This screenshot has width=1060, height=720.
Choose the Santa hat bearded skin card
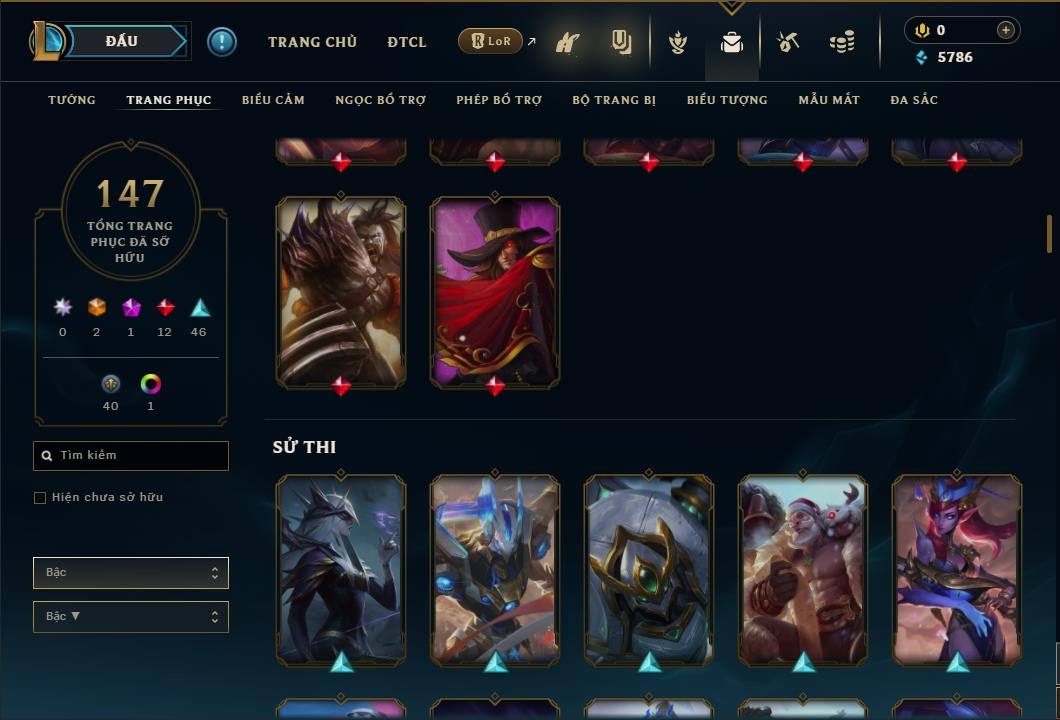click(x=803, y=570)
